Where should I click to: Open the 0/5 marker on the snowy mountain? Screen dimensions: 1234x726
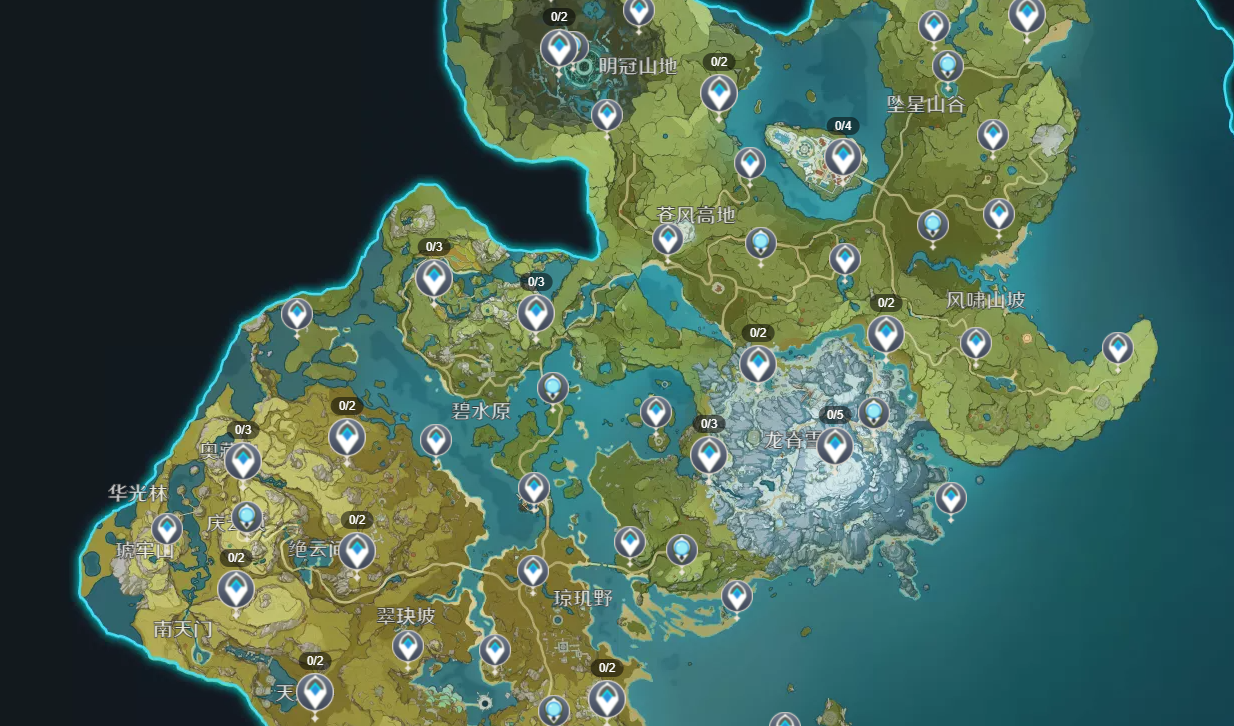(x=835, y=445)
